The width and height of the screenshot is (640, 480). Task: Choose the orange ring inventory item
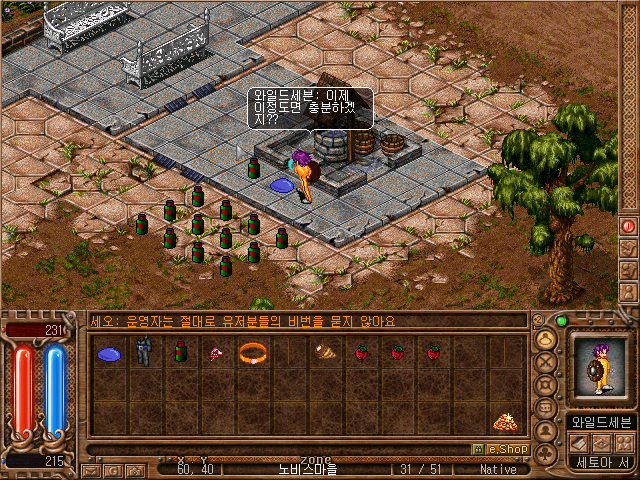pos(252,353)
